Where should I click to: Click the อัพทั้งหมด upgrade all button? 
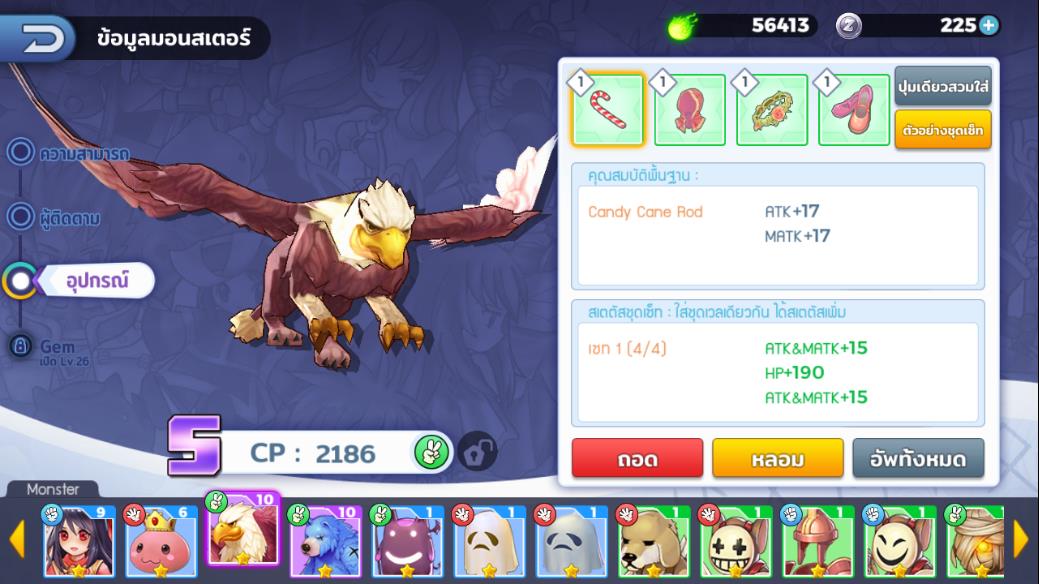click(x=918, y=459)
